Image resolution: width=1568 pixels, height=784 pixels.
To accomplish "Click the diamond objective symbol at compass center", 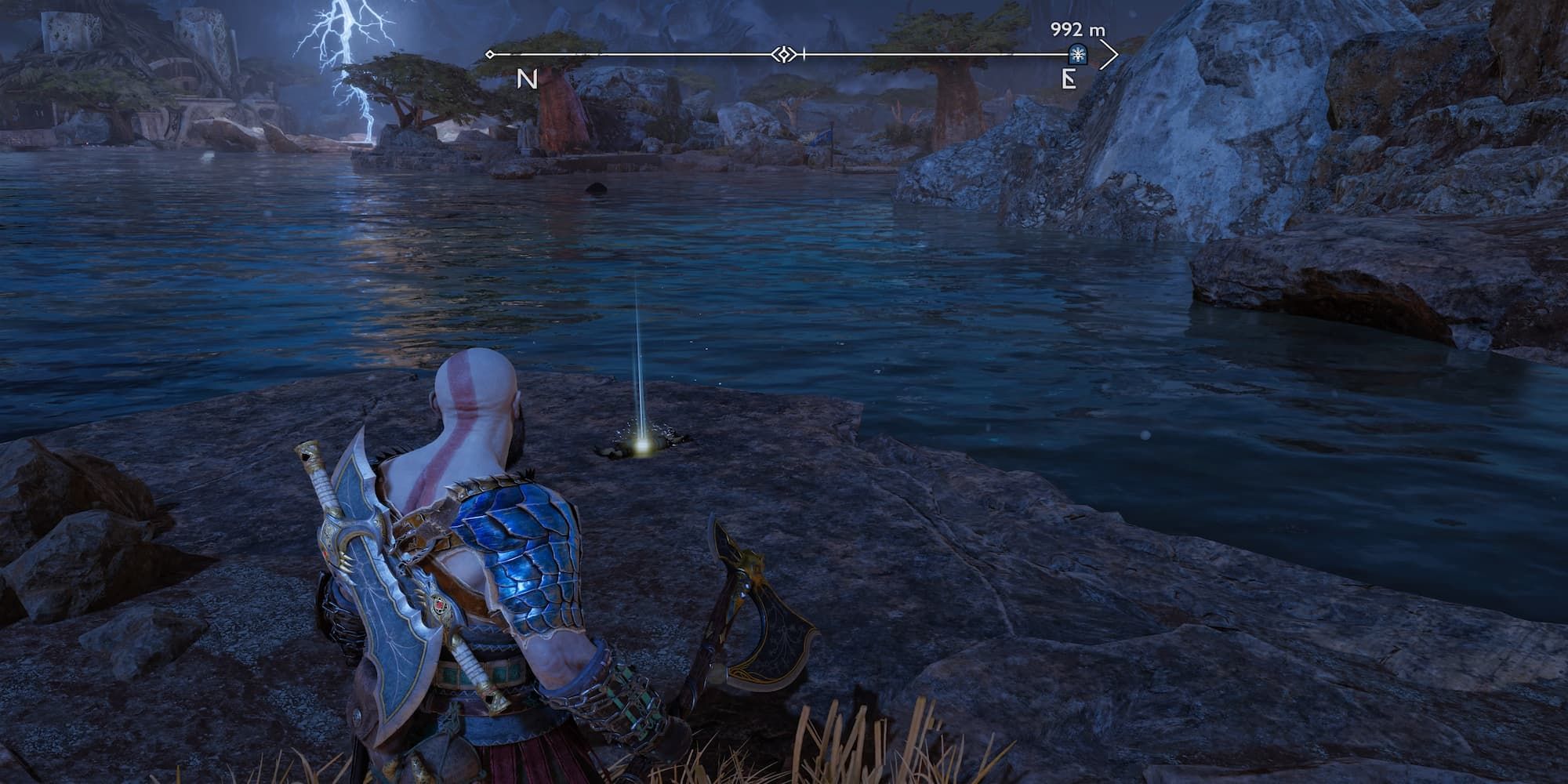I will click(x=784, y=53).
